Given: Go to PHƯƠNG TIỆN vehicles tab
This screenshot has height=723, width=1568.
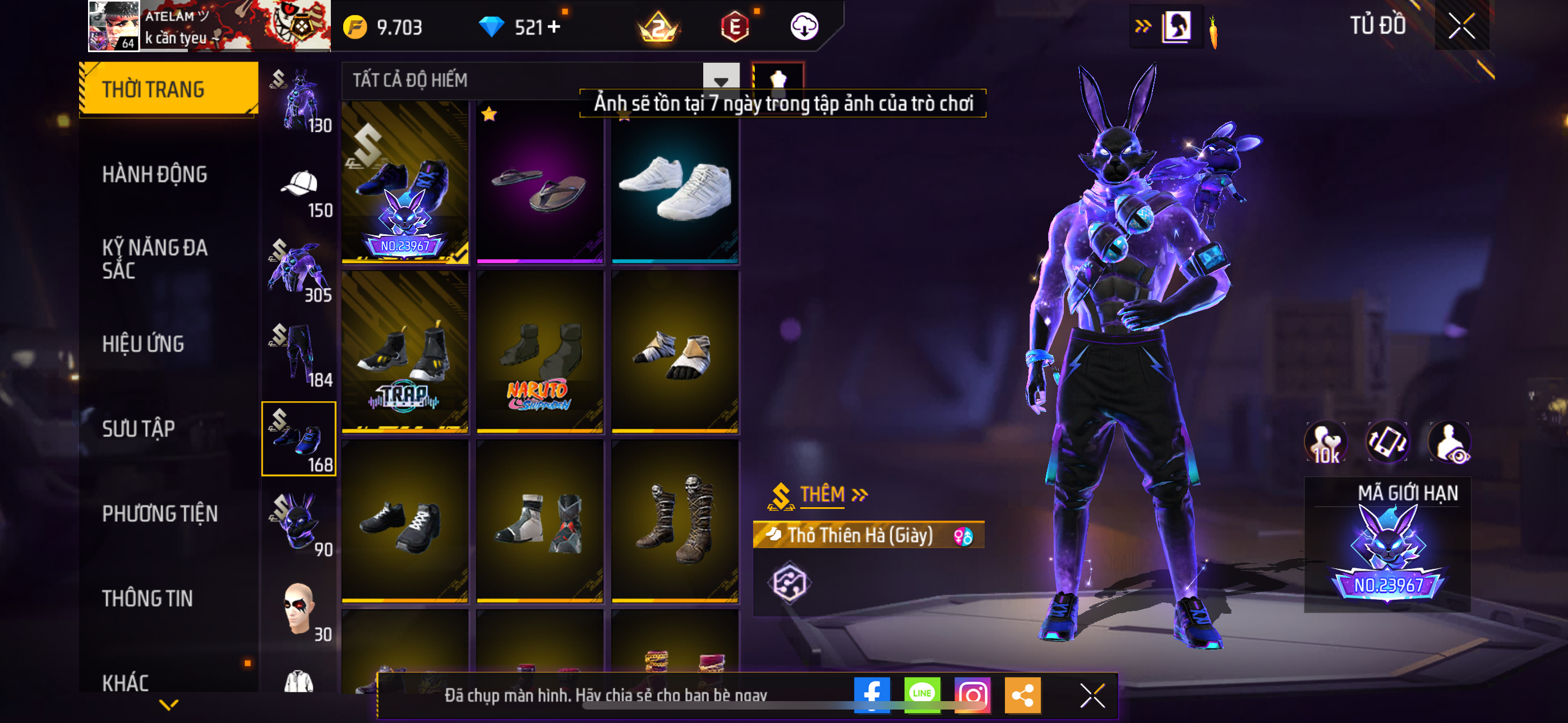Looking at the screenshot, I should coord(159,513).
